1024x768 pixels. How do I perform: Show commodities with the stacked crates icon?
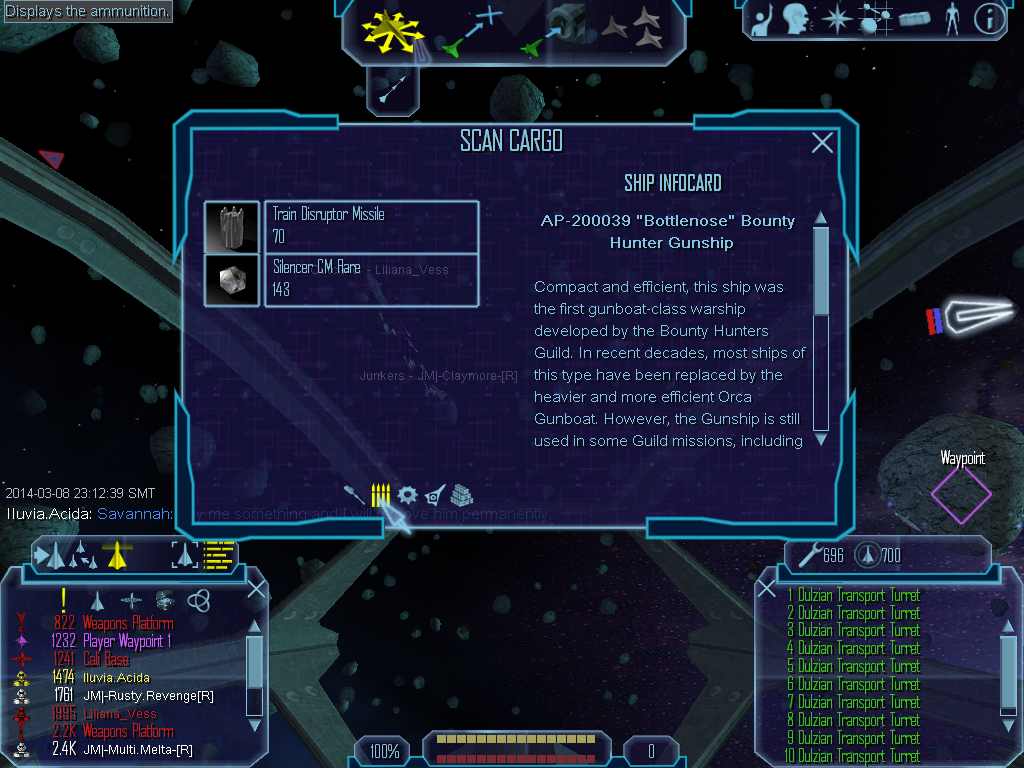[x=460, y=494]
